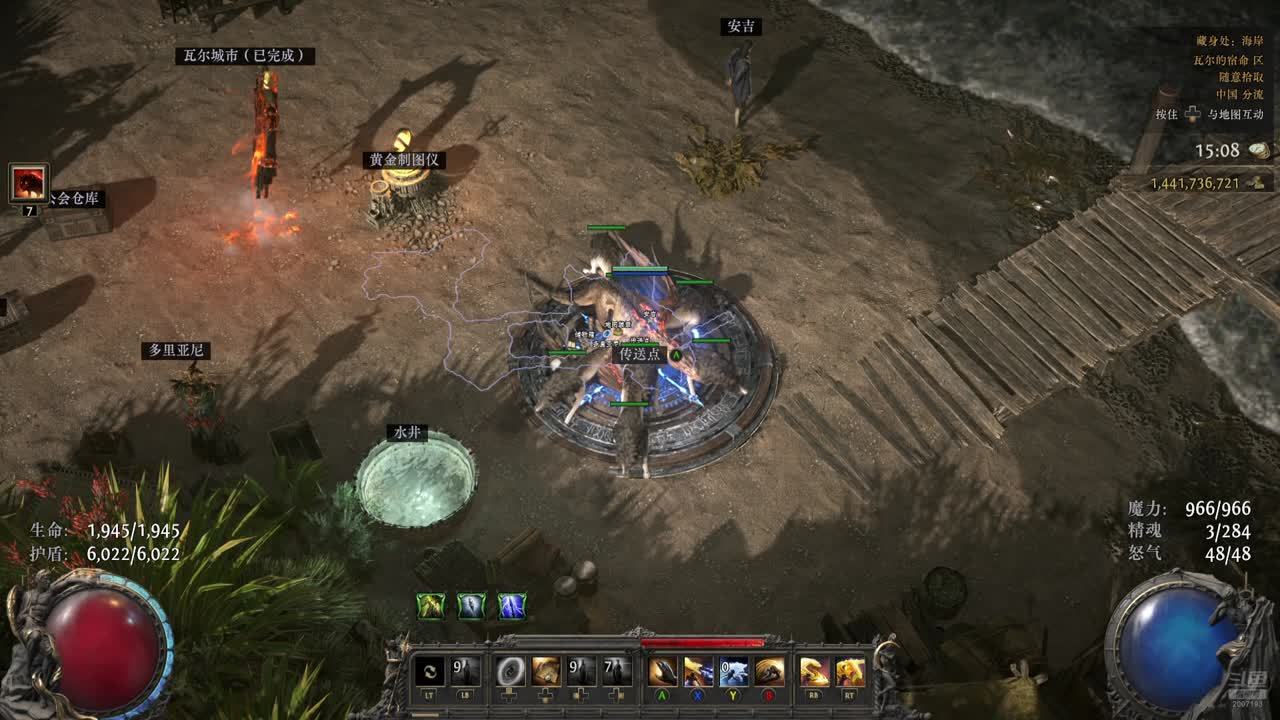Open the 传送点 waypoint label
This screenshot has width=1280, height=720.
point(639,354)
